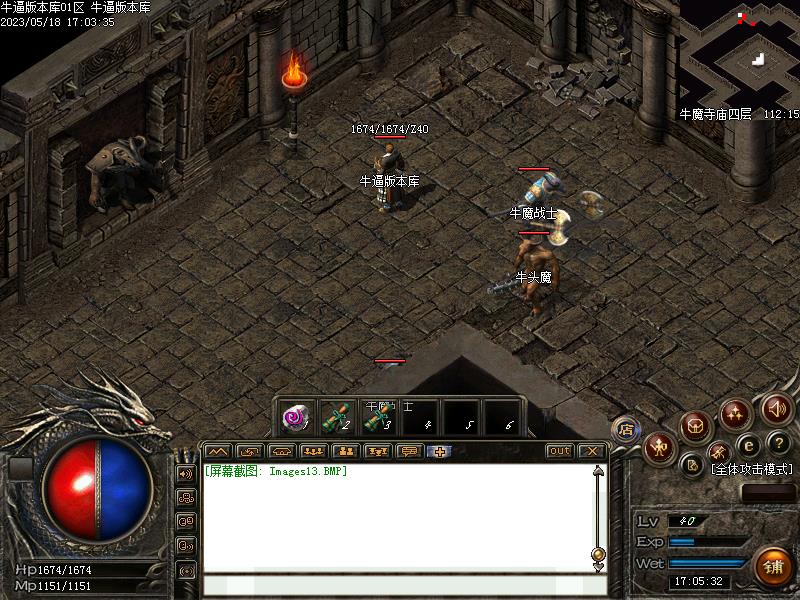Click the chat text input field

pos(400,584)
